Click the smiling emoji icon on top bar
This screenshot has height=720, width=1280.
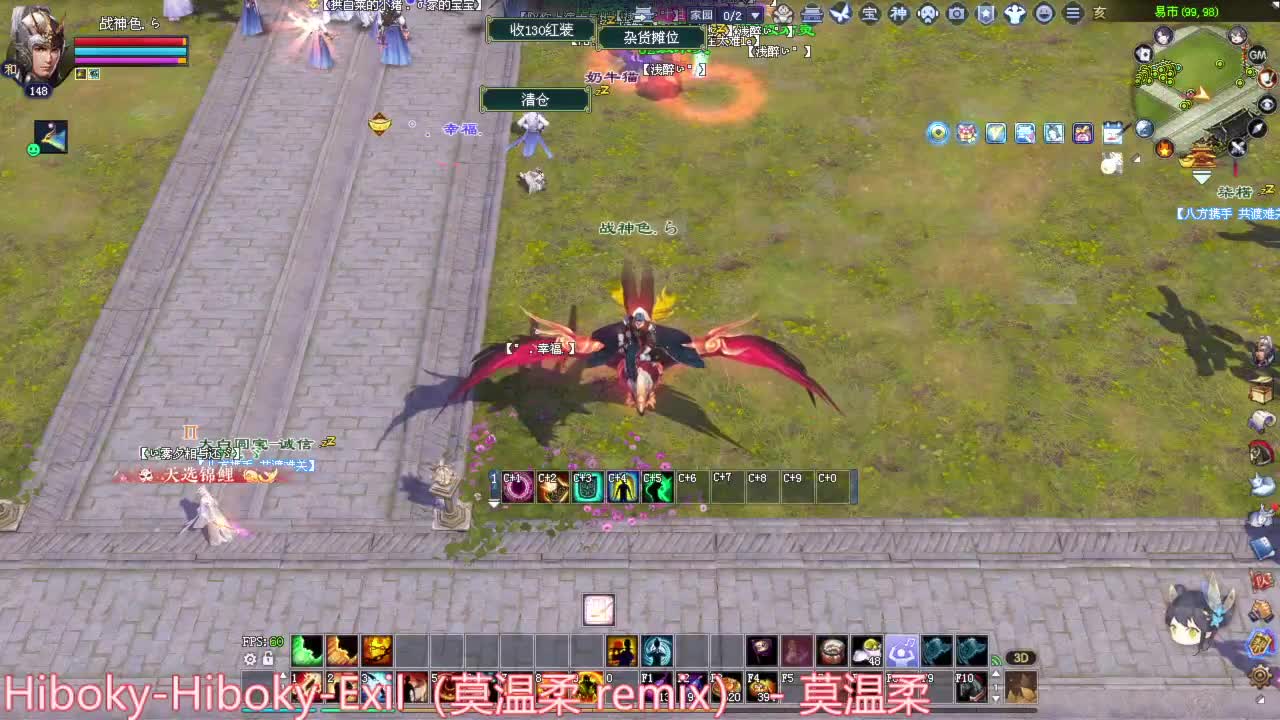click(x=1046, y=14)
